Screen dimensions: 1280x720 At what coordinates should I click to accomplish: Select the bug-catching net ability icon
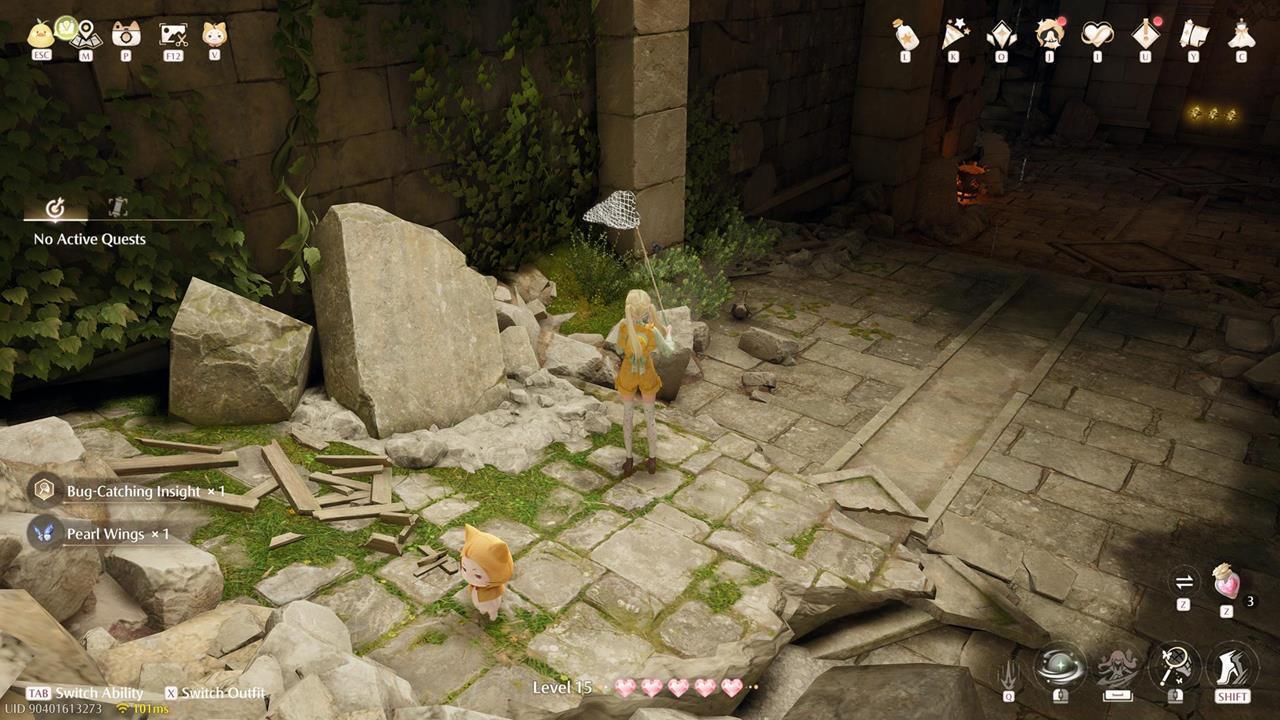pyautogui.click(x=1173, y=666)
